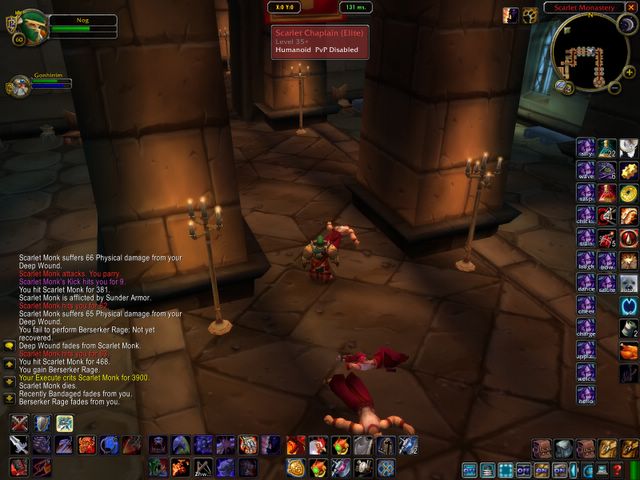The image size is (640, 480).
Task: Click the crossed-out swords stance icon
Action: point(19,423)
